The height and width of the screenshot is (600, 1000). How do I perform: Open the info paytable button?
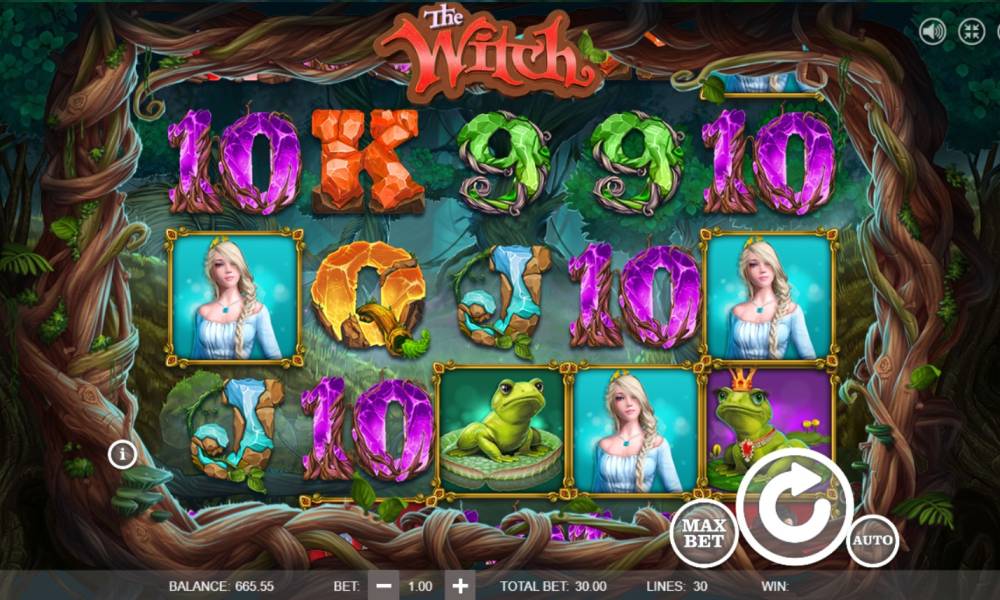[x=123, y=455]
